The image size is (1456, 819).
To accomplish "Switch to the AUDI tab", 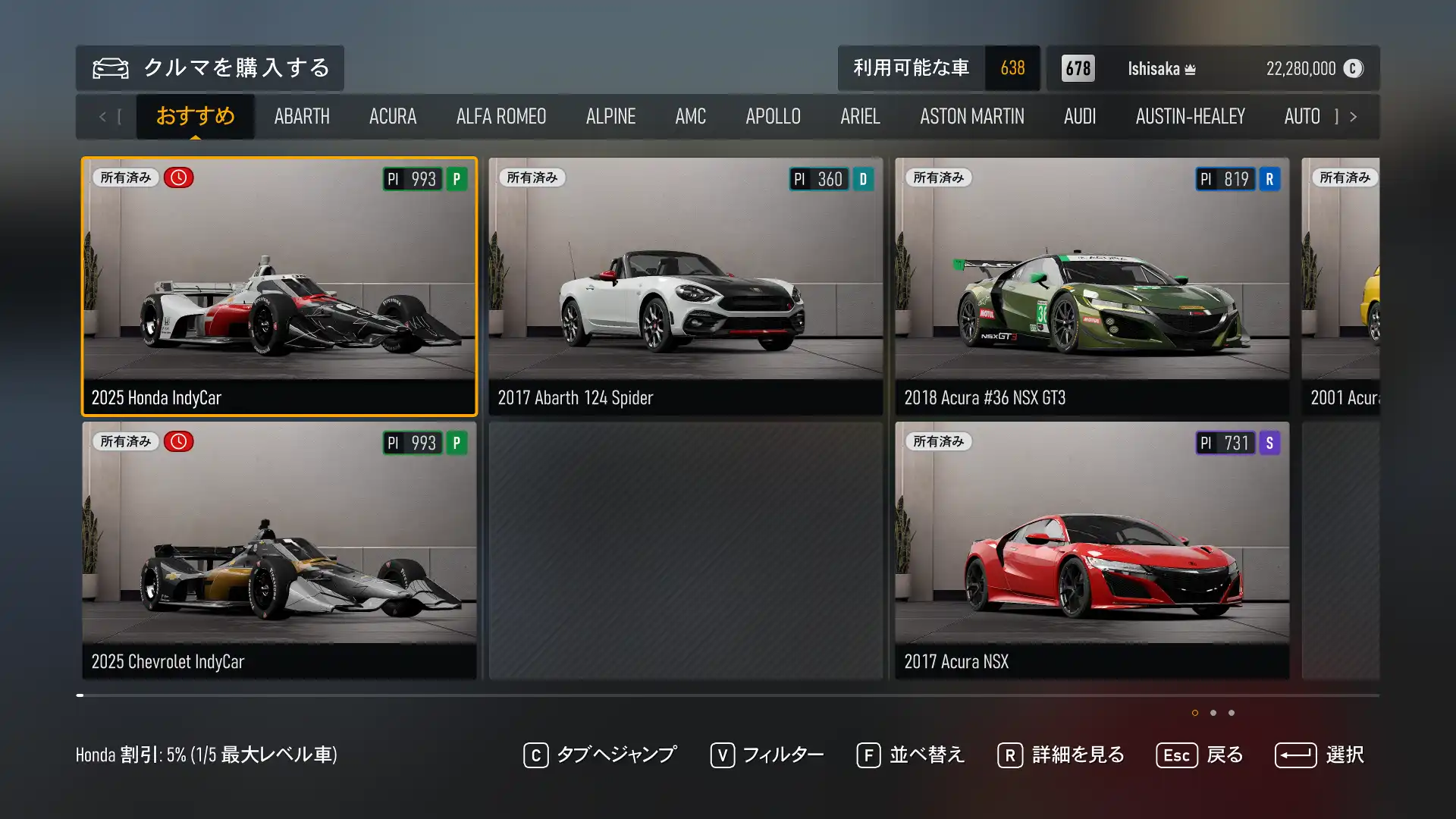I will [1080, 116].
